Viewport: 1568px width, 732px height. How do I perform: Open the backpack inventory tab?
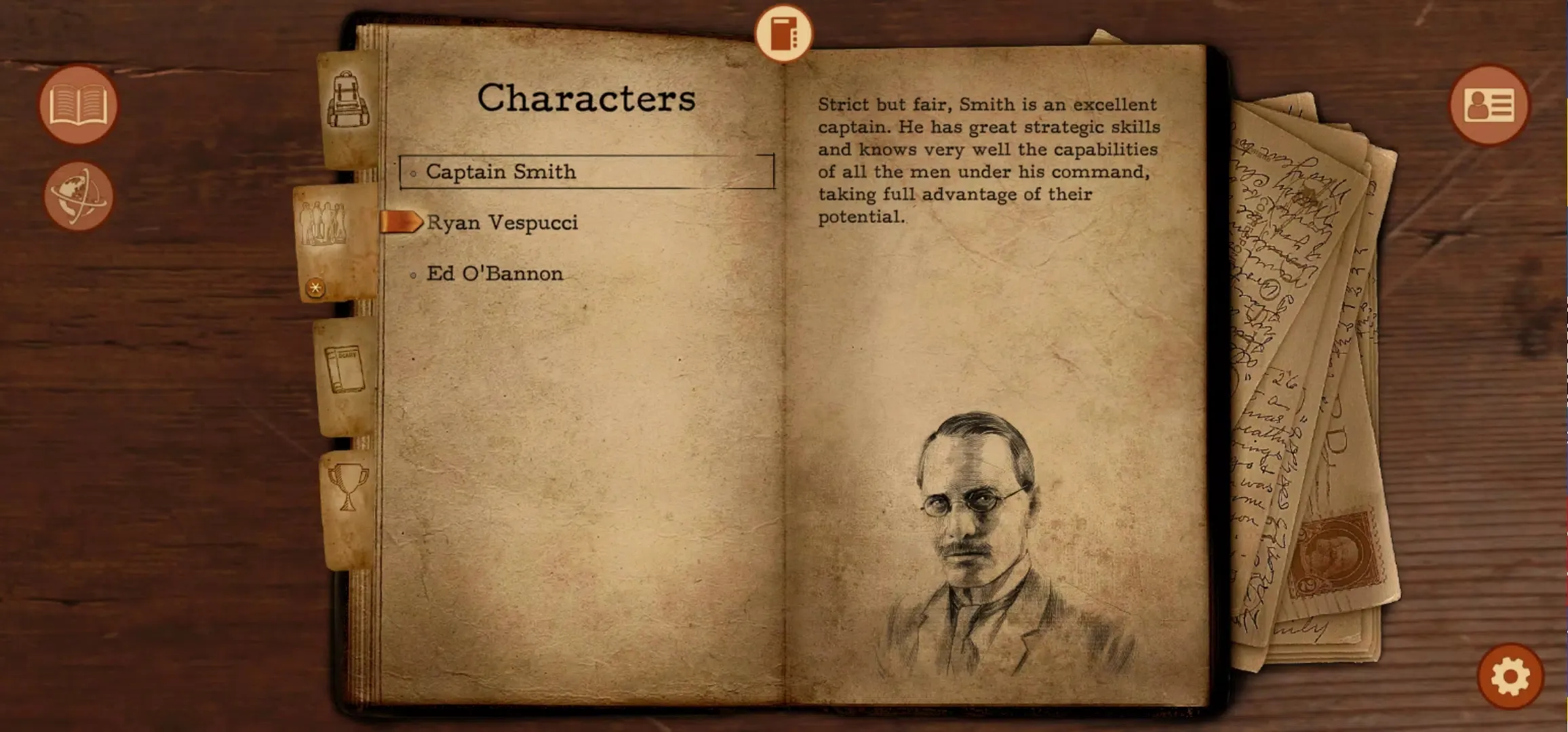349,102
